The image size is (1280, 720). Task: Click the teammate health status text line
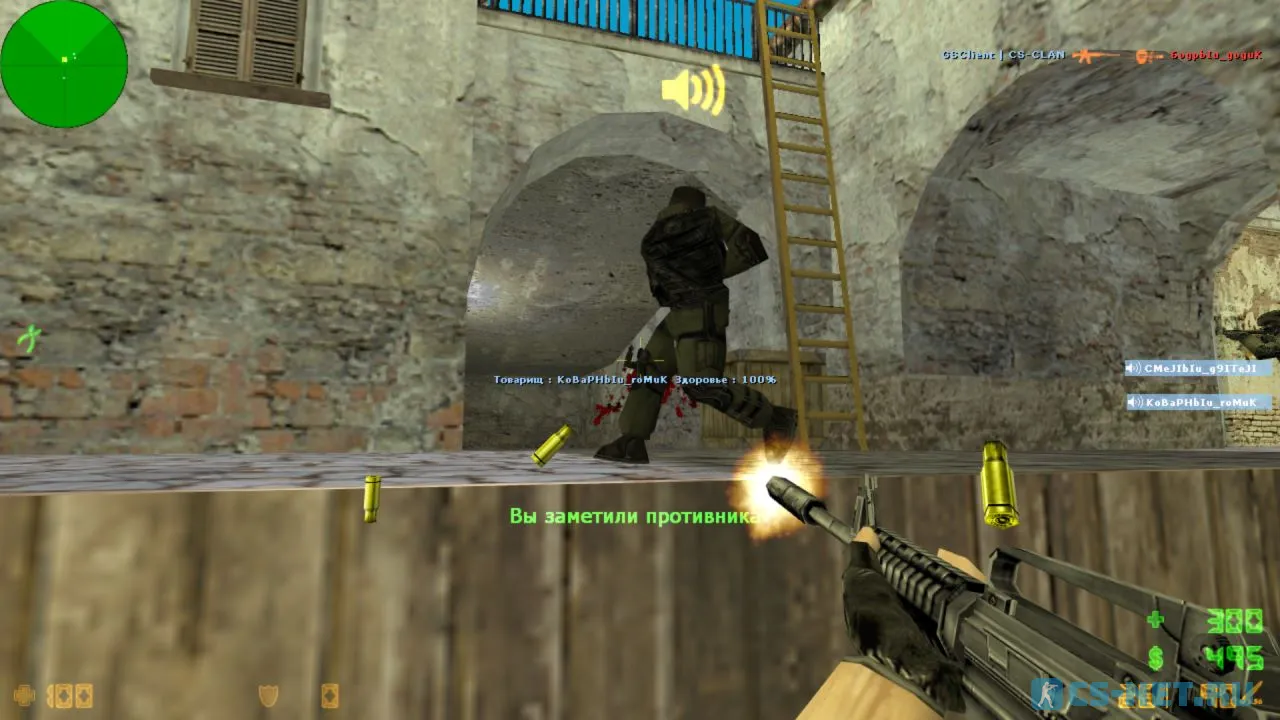pos(634,380)
